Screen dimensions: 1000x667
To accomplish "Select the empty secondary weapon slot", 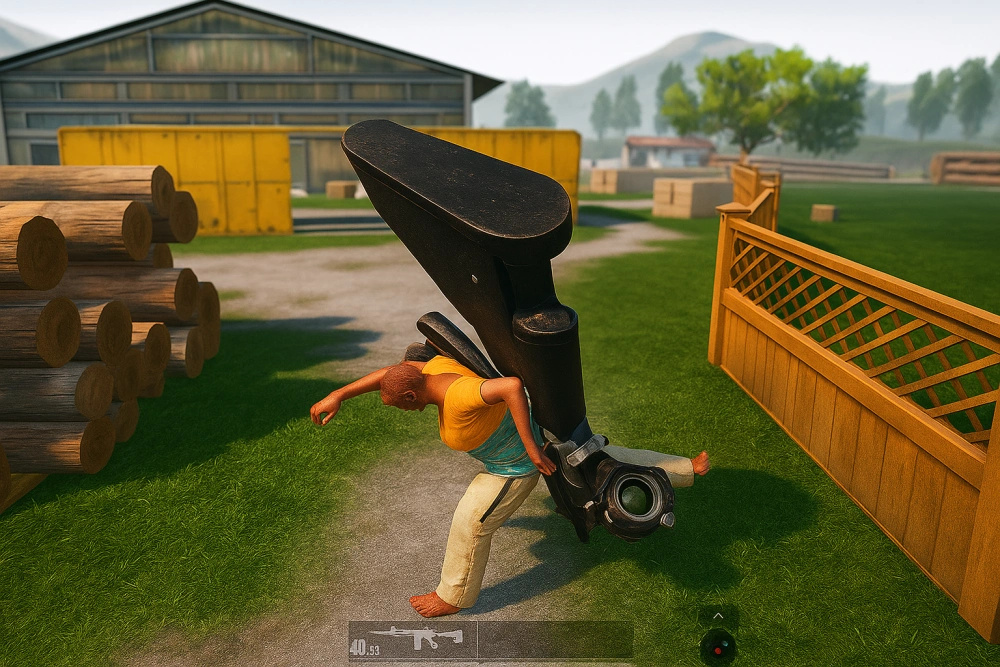I will pyautogui.click(x=555, y=640).
